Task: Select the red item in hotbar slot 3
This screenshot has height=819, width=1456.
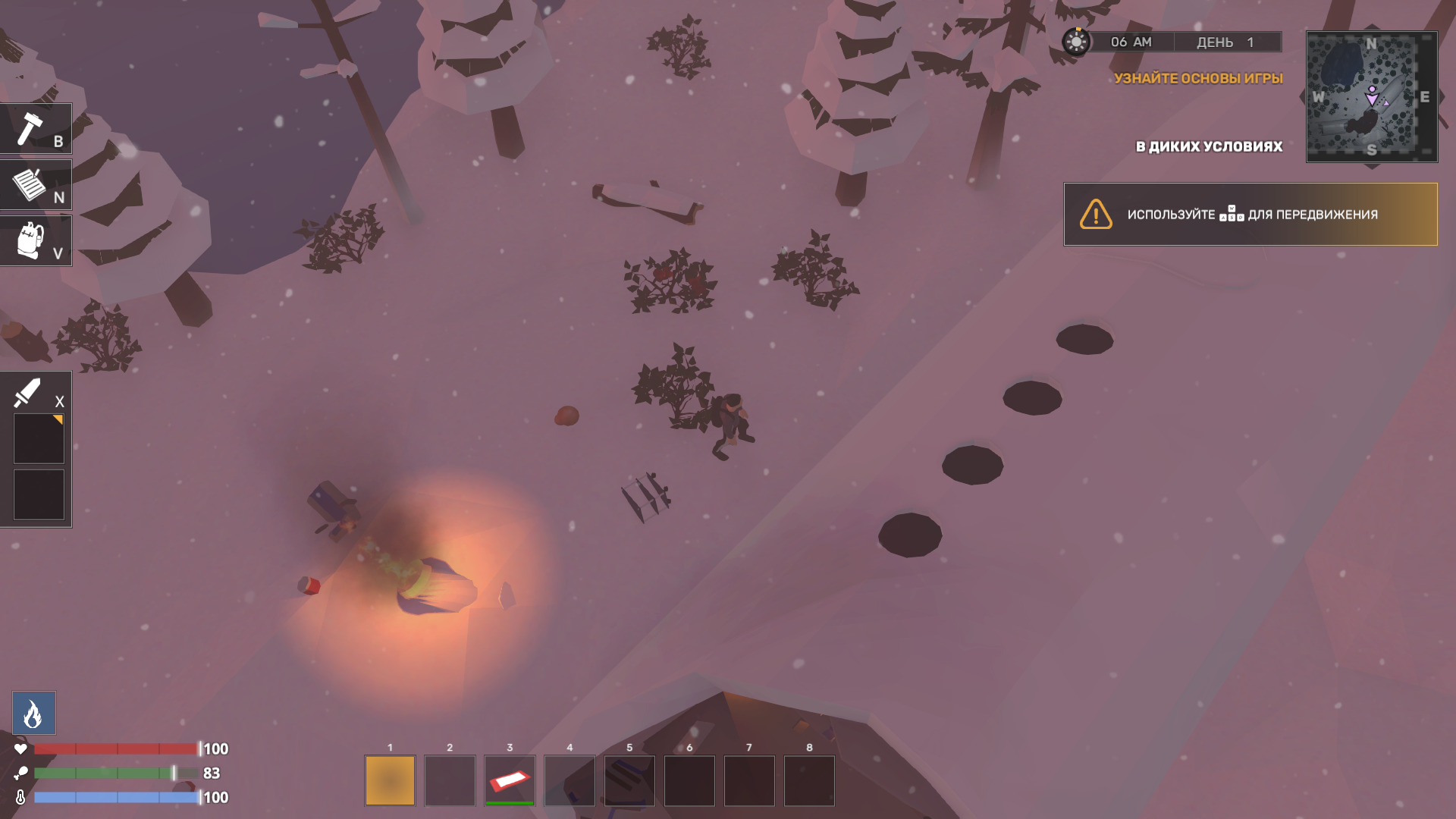Action: coord(510,780)
